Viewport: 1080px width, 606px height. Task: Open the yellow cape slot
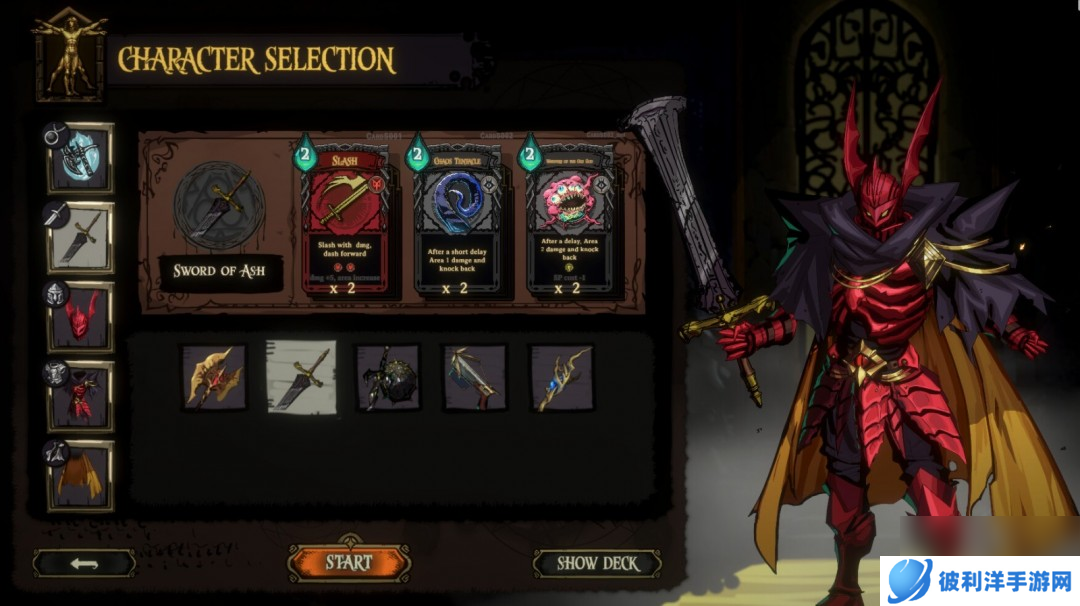click(x=80, y=475)
